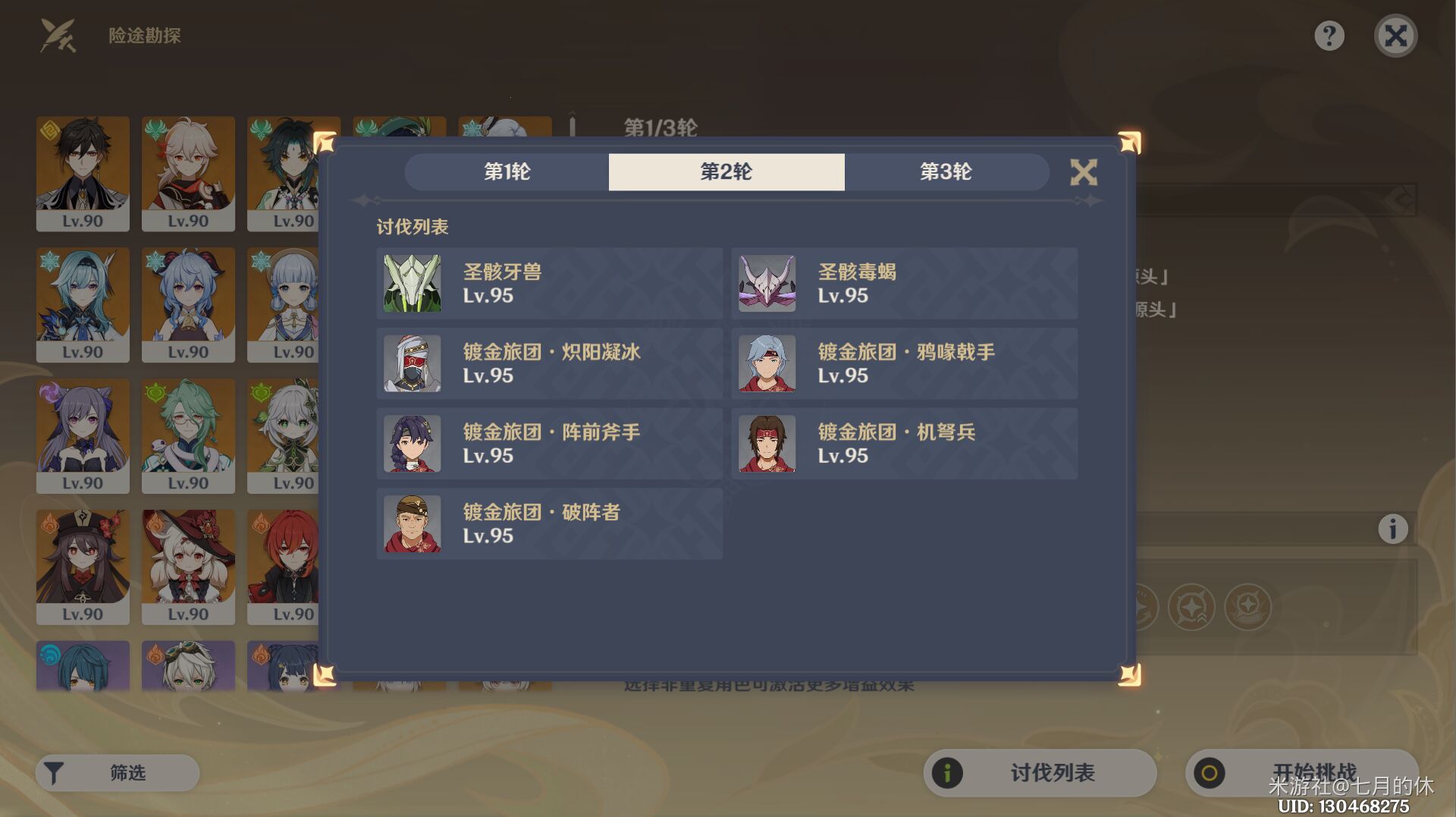
Task: Select the 镀金旅团·机弩兵 enemy entry
Action: [x=905, y=444]
